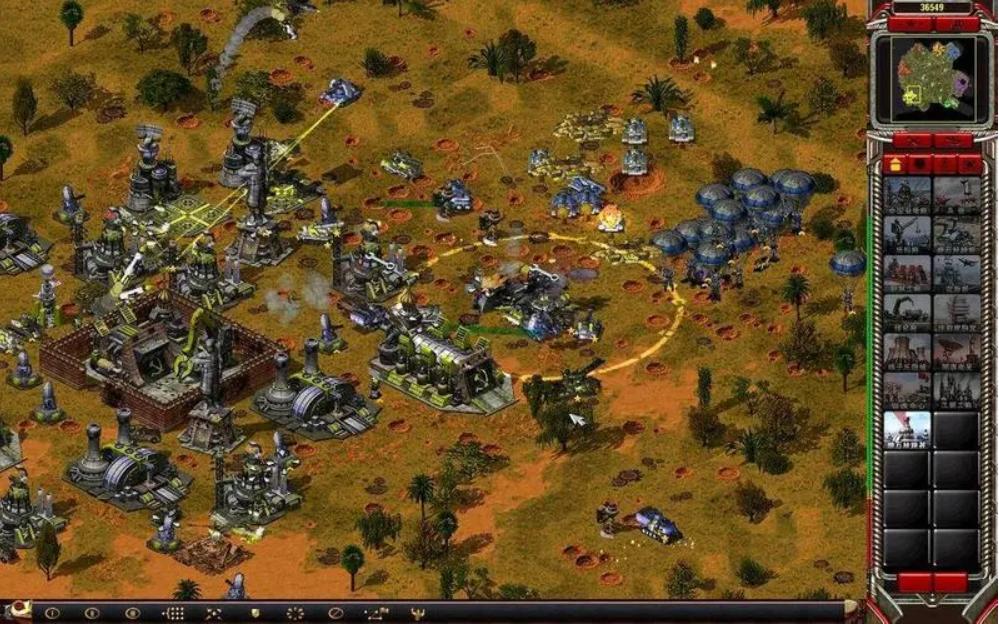This screenshot has height=624, width=999.
Task: Issue the stop command (slashed circle)
Action: (x=336, y=613)
